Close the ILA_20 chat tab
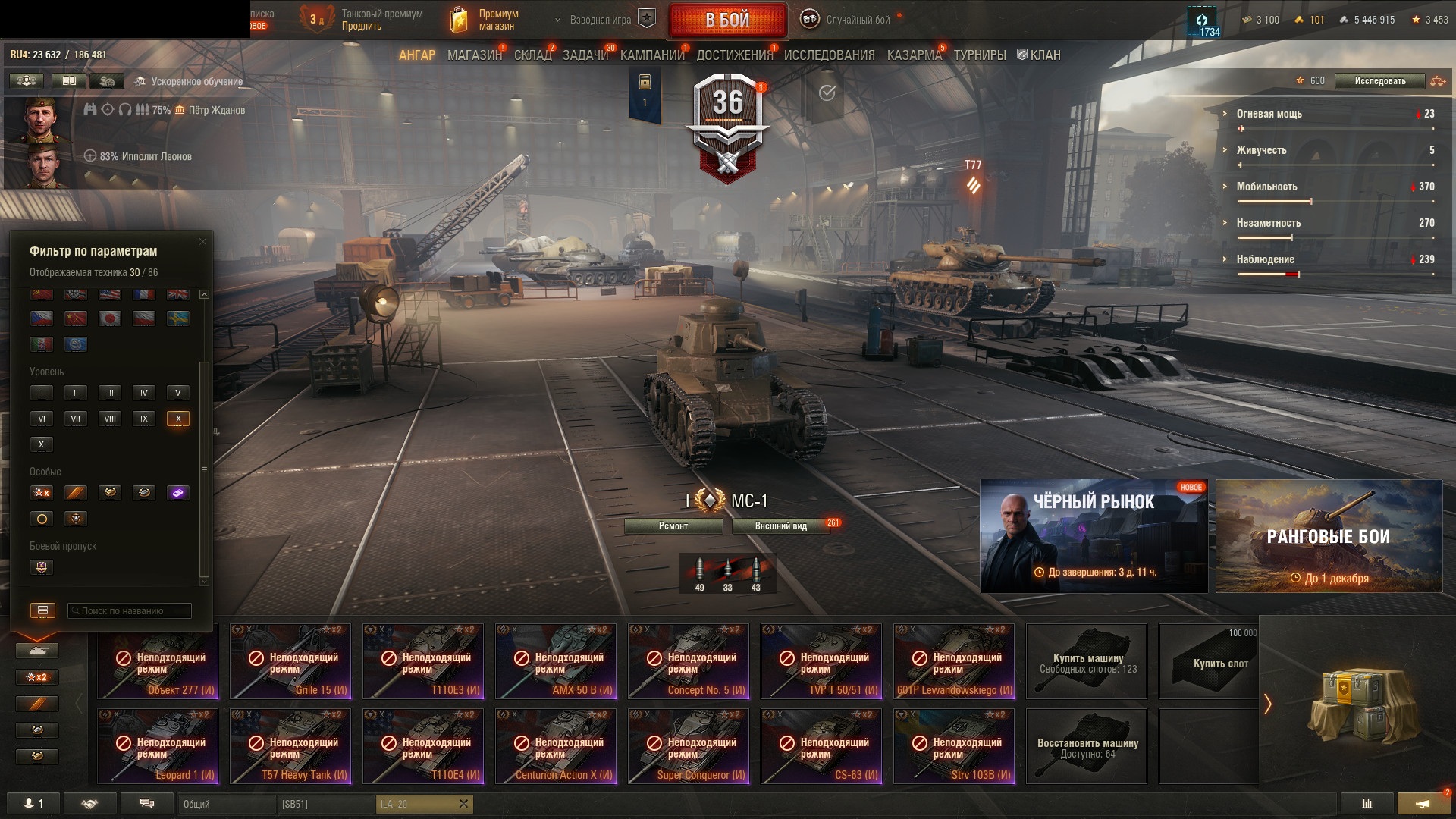Screen dimensions: 1456x819 tap(463, 804)
